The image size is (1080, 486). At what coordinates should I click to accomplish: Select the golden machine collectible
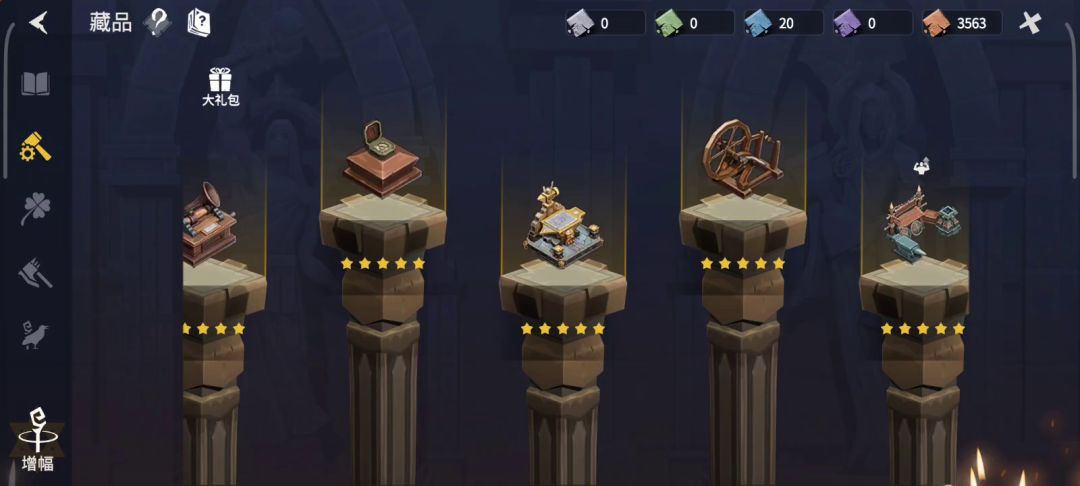point(562,226)
